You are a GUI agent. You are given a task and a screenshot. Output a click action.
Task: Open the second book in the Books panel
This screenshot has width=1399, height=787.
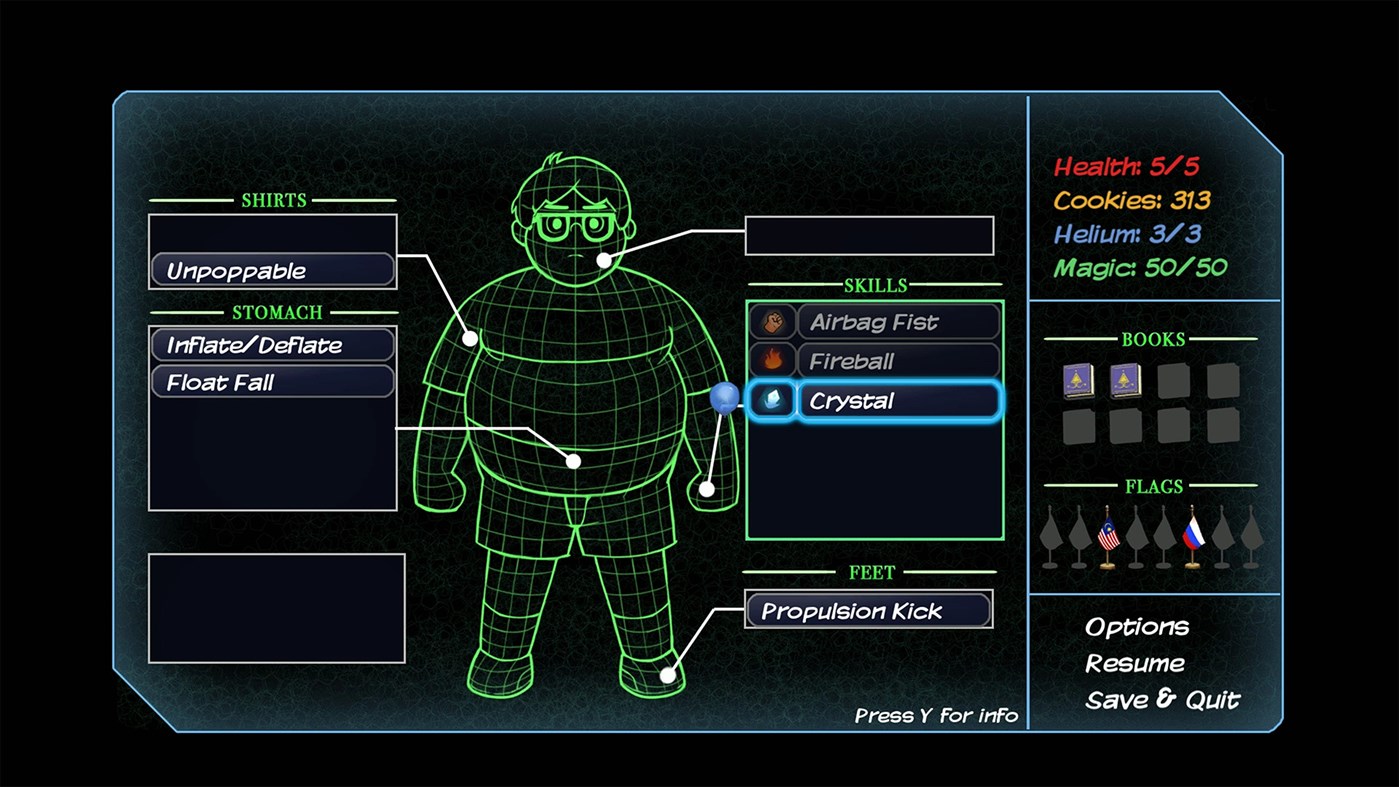1125,380
